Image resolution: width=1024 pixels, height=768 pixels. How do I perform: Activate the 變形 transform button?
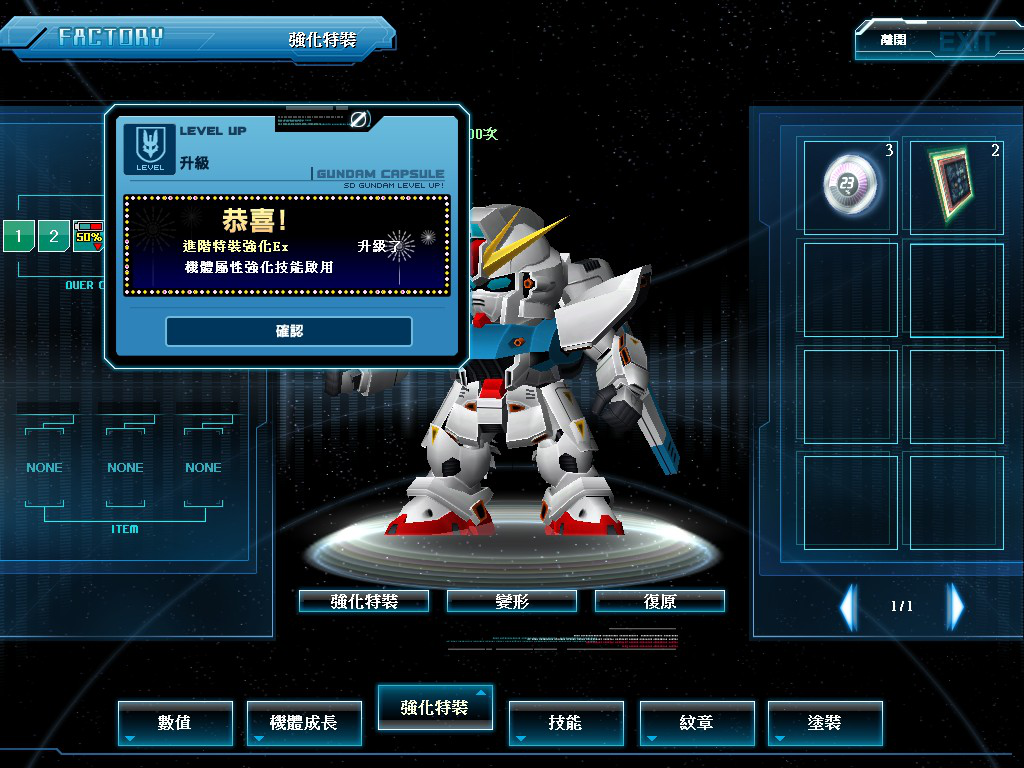point(511,601)
